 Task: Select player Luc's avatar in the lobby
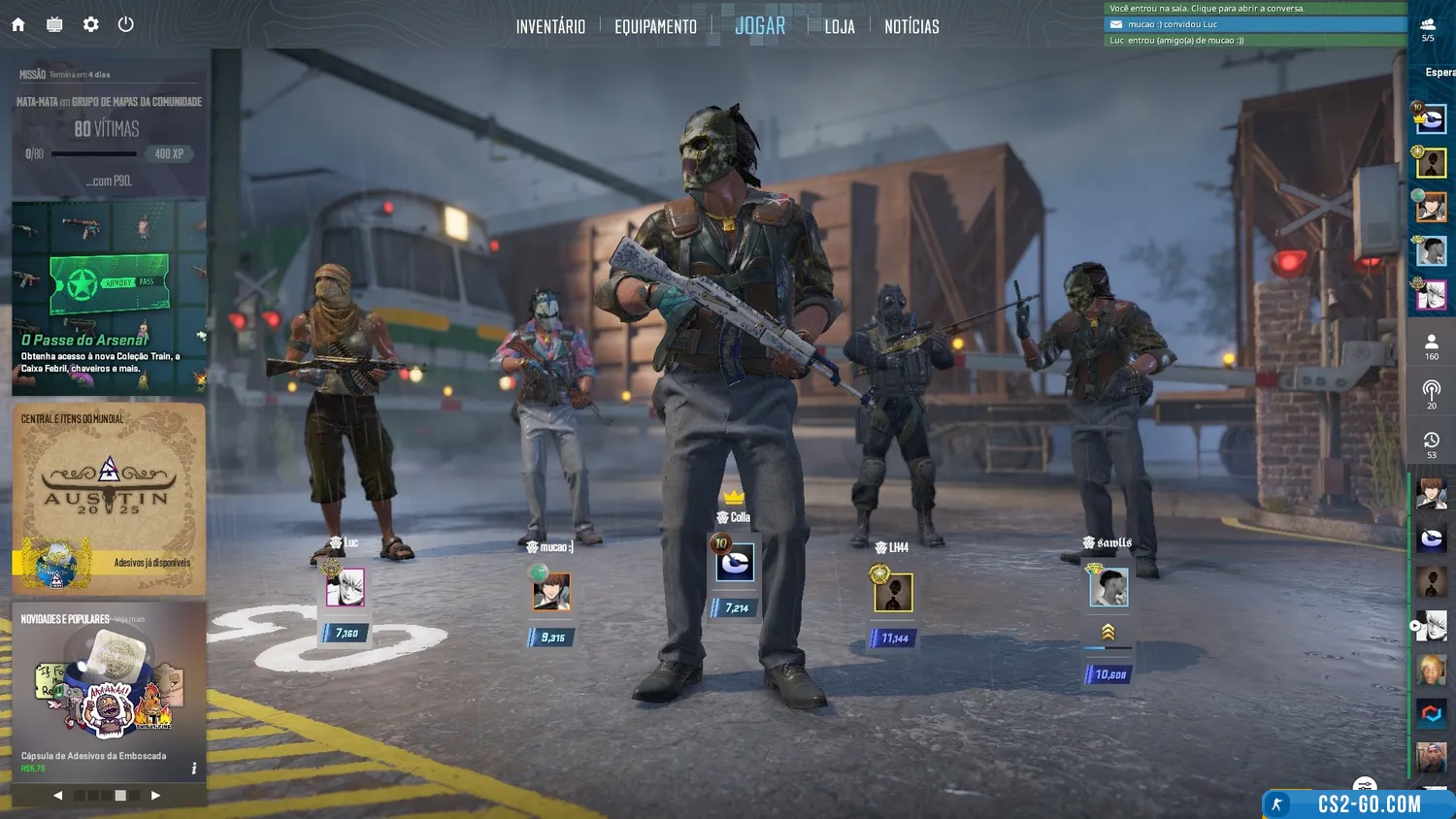pyautogui.click(x=345, y=587)
